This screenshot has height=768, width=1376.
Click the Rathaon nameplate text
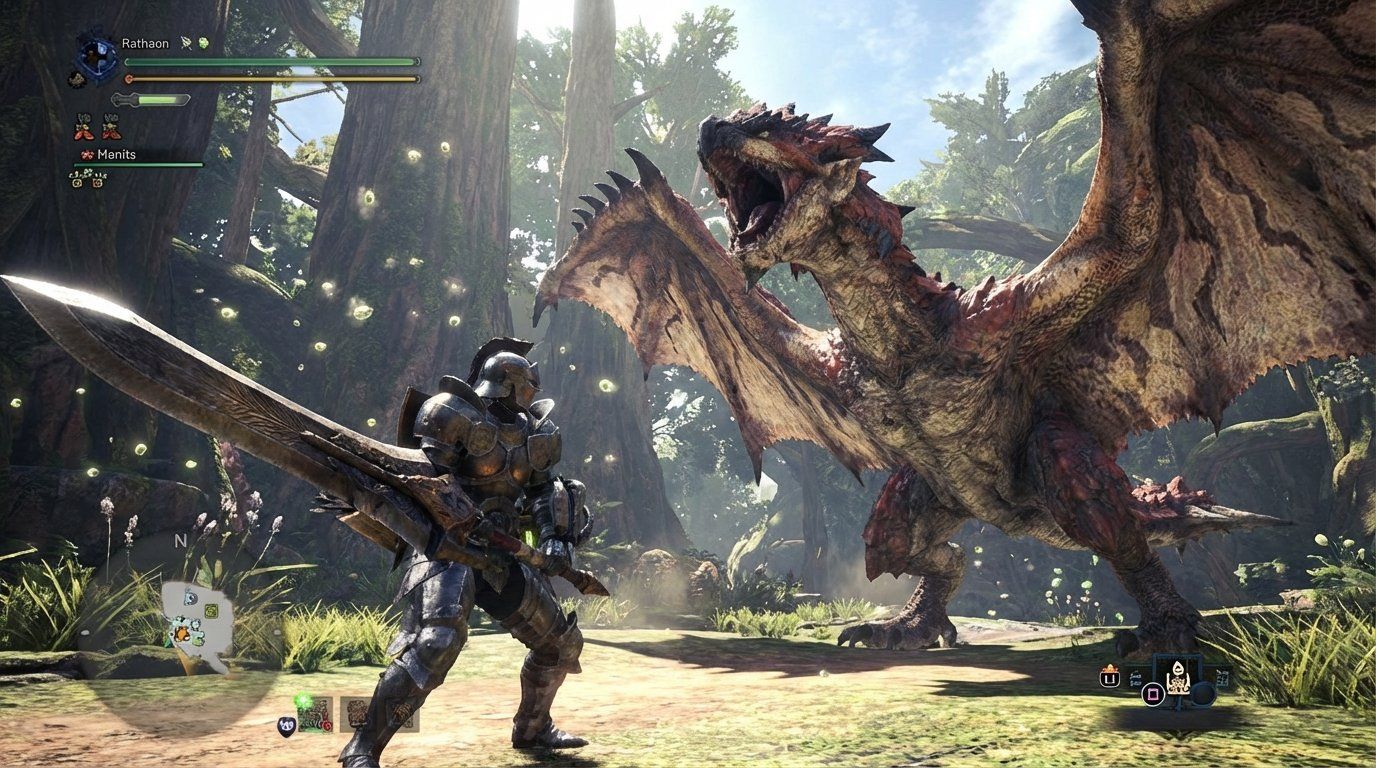(145, 43)
